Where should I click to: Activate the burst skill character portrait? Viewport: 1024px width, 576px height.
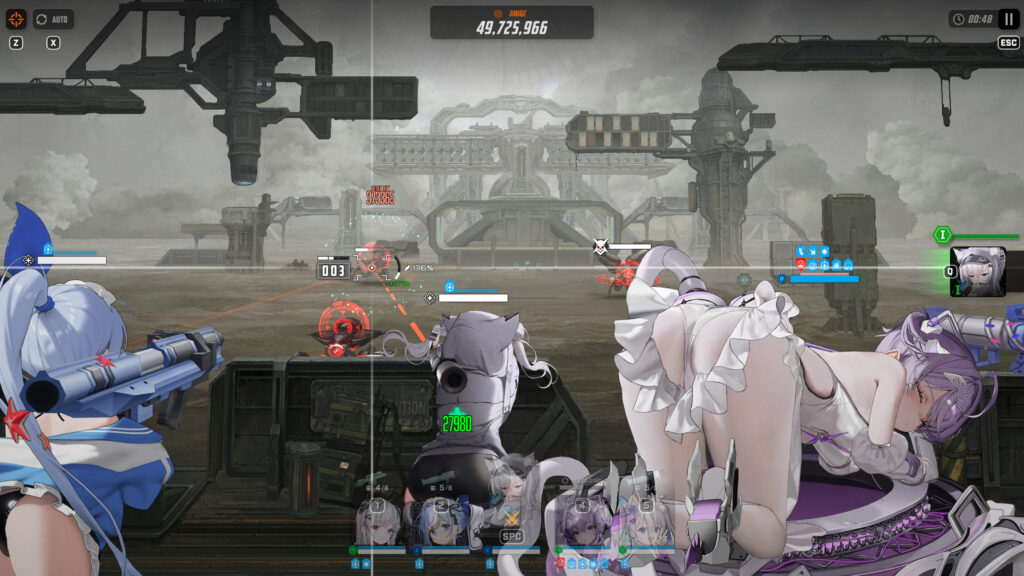(978, 271)
